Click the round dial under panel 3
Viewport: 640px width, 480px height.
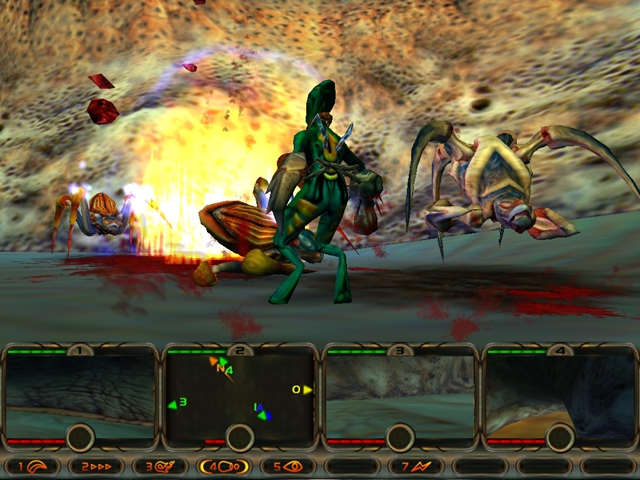click(400, 437)
